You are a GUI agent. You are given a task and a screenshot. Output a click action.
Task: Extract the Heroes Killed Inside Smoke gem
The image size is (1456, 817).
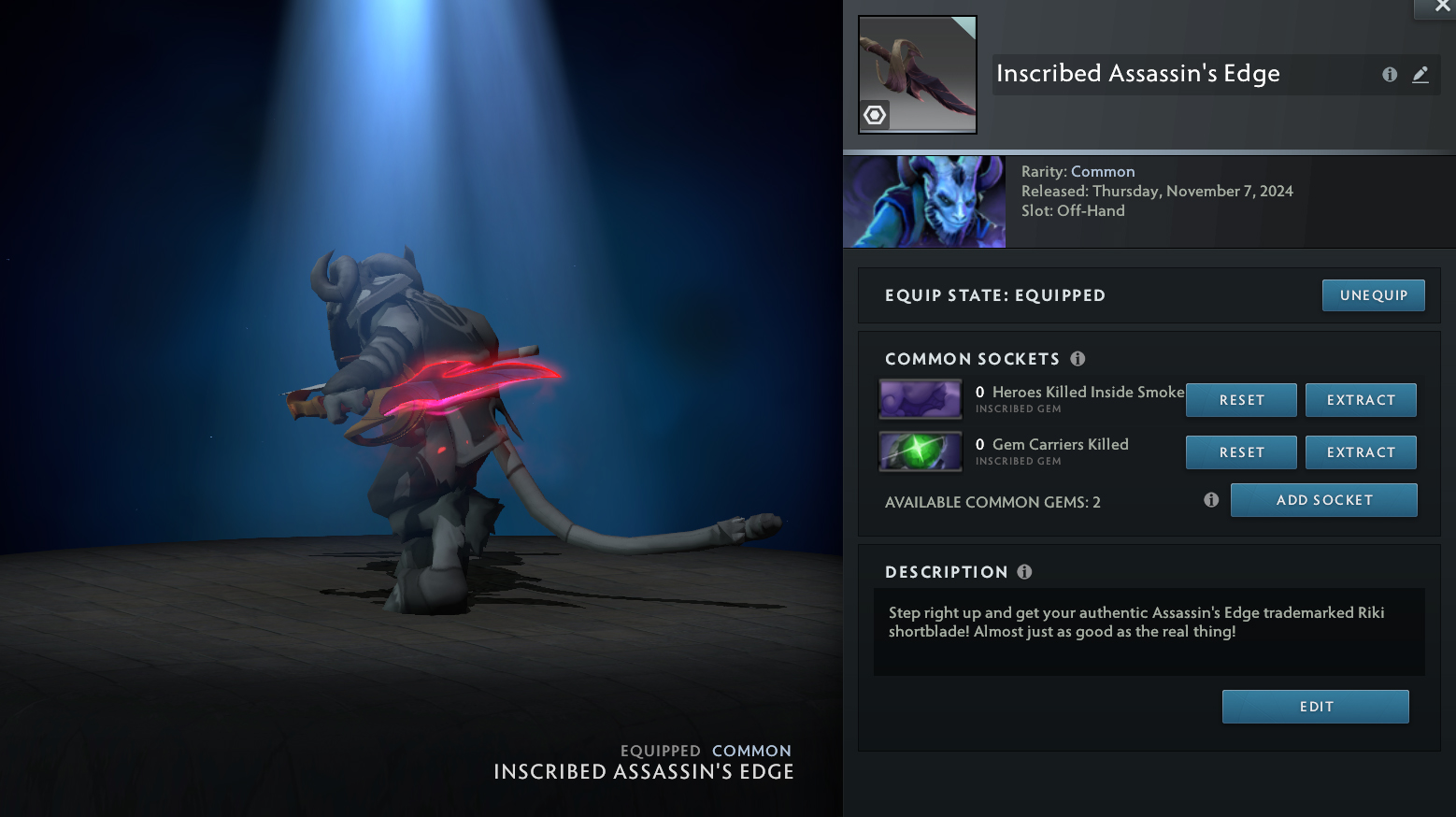[1361, 400]
